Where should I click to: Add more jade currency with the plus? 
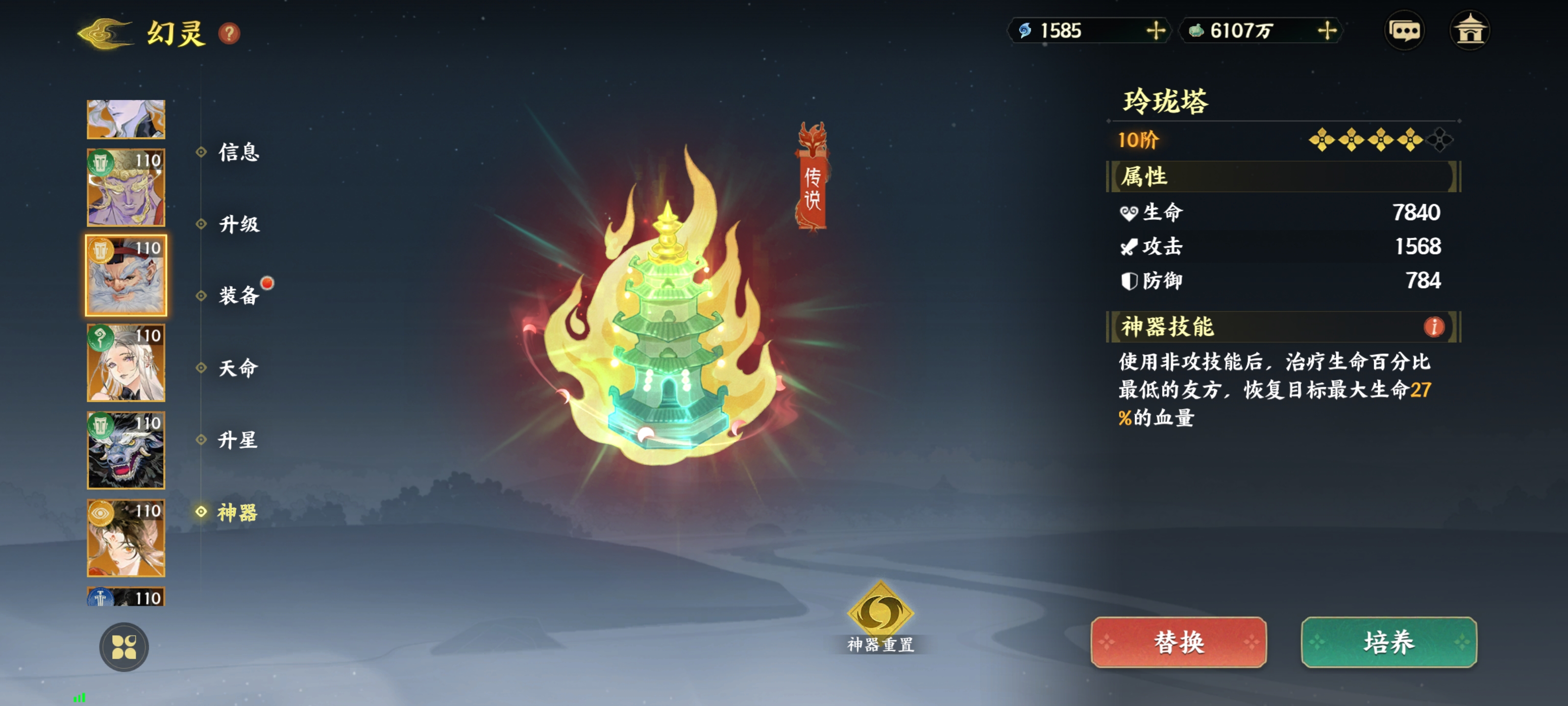pyautogui.click(x=1327, y=30)
